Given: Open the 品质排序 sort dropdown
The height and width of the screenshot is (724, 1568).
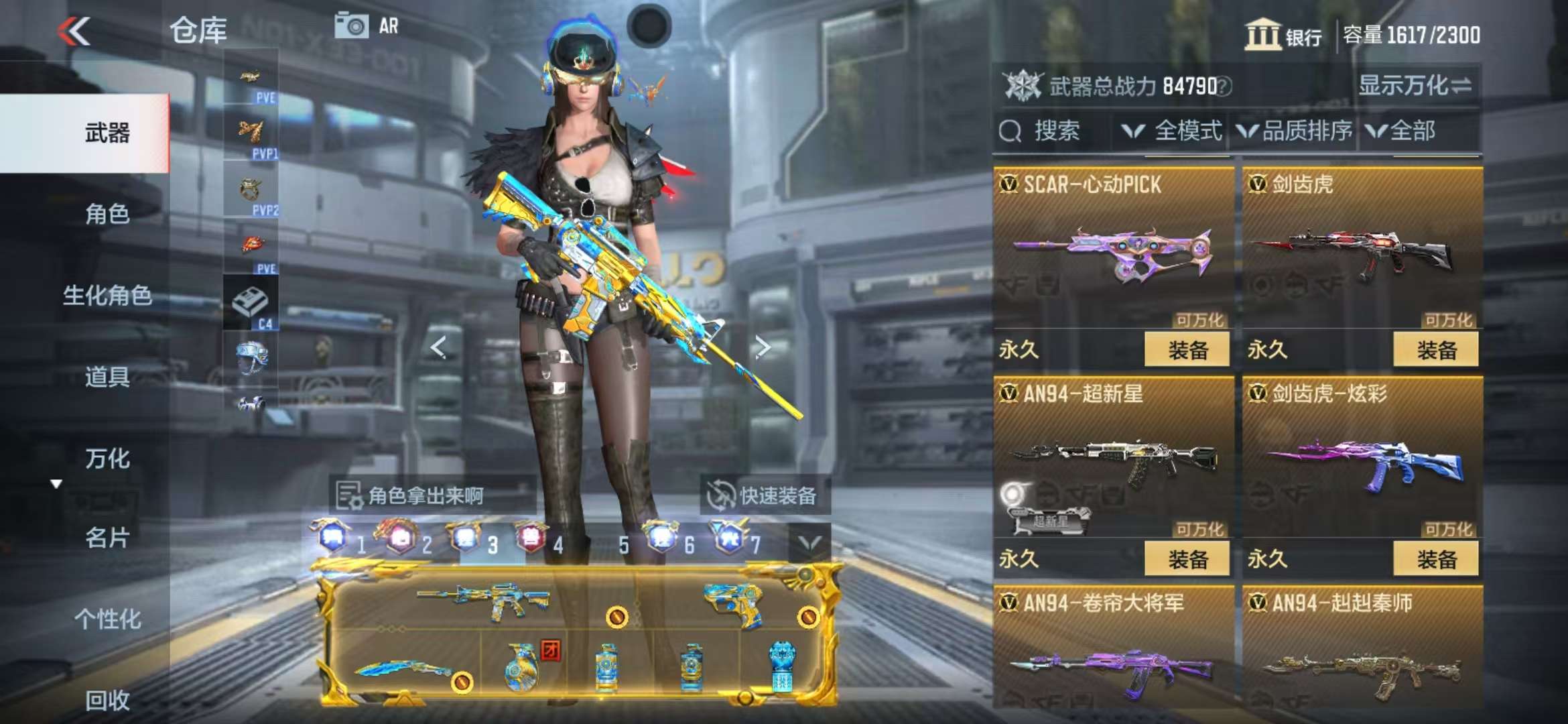Looking at the screenshot, I should click(x=1295, y=131).
